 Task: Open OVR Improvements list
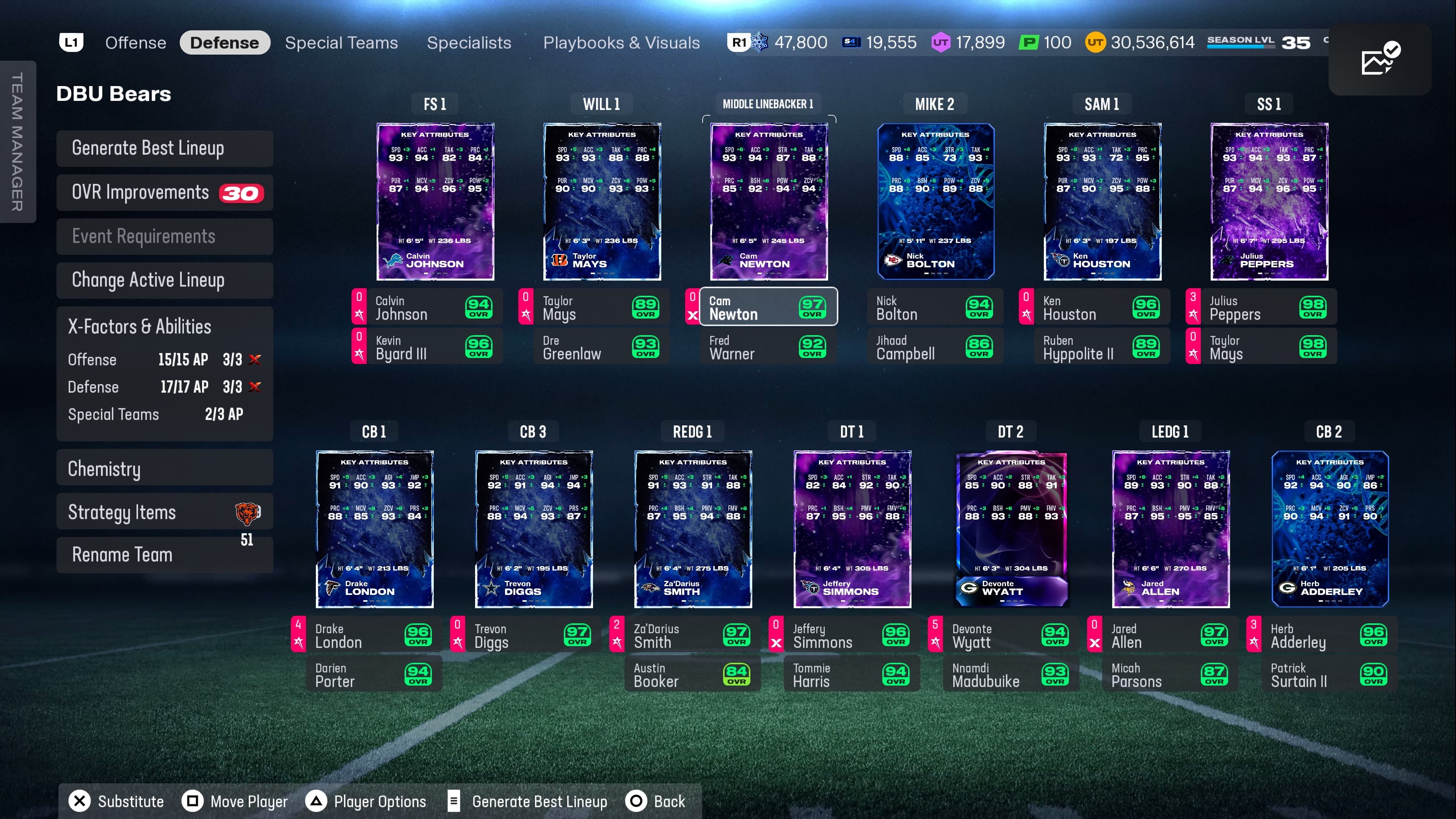click(165, 193)
